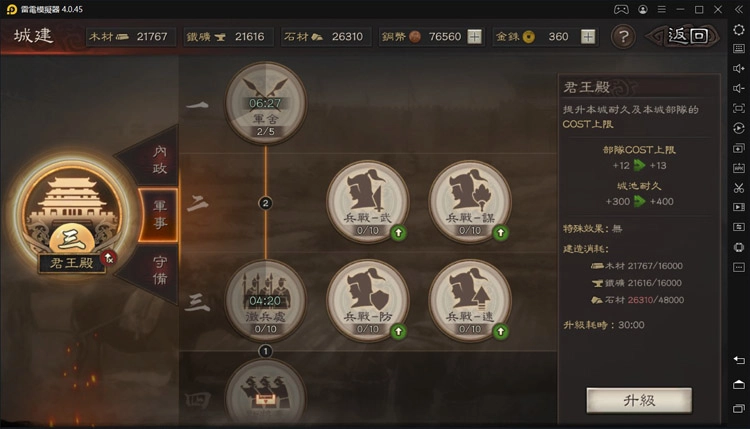750x429 pixels.
Task: Select the 軍舍 barracks building
Action: [x=265, y=102]
